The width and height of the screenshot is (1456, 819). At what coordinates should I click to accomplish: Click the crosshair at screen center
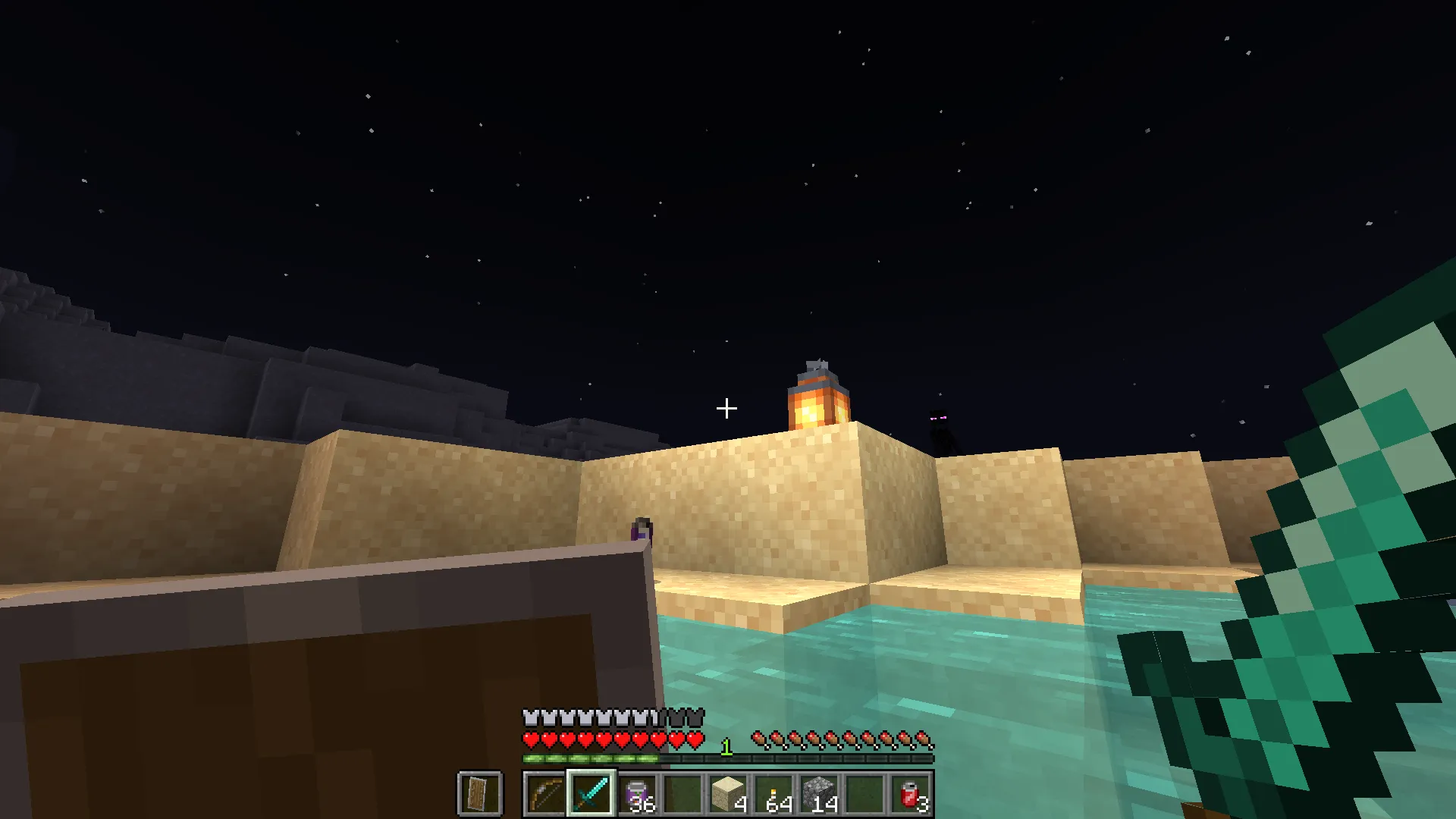point(726,408)
